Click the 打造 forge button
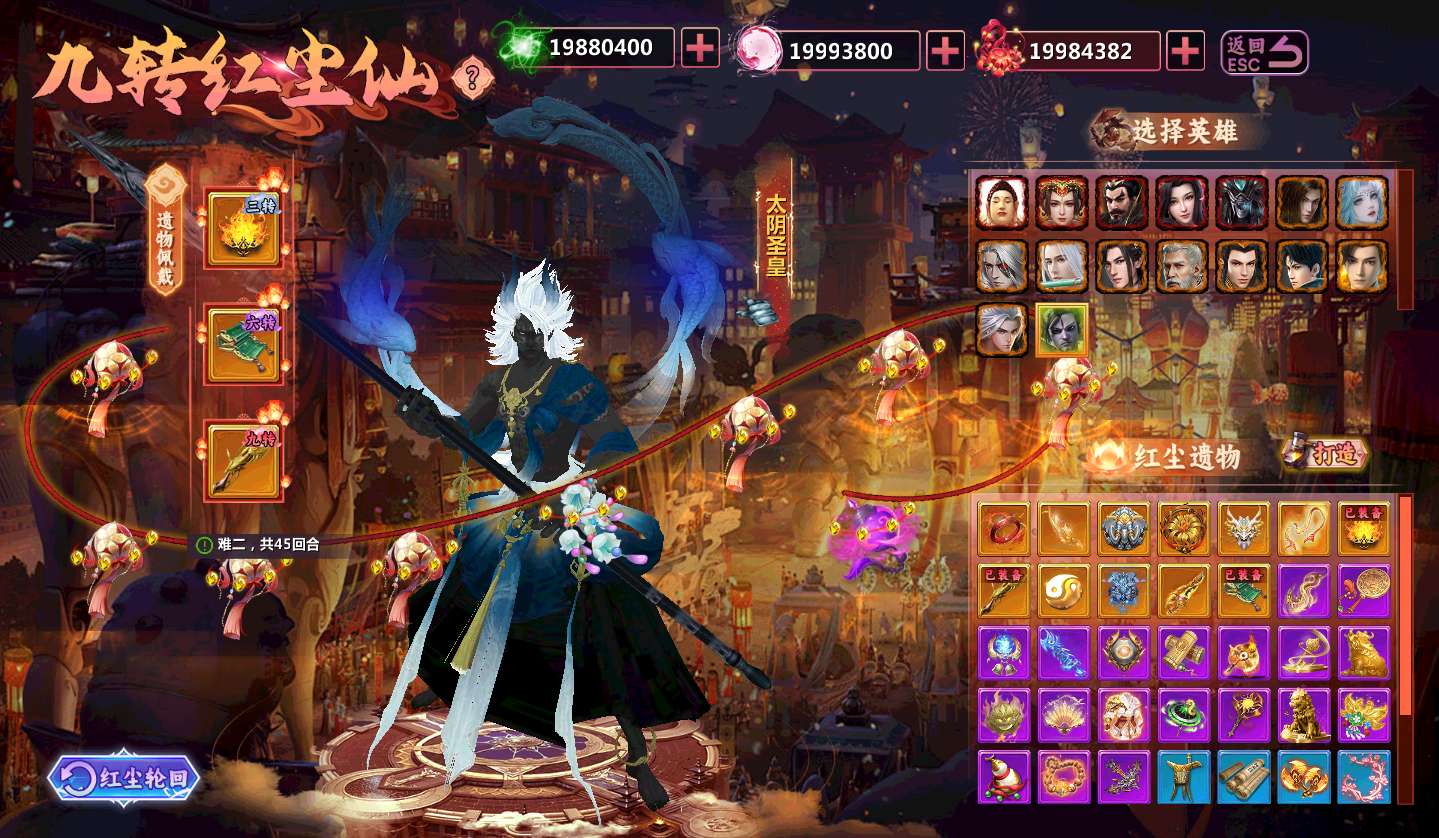Image resolution: width=1439 pixels, height=838 pixels. tap(1326, 455)
